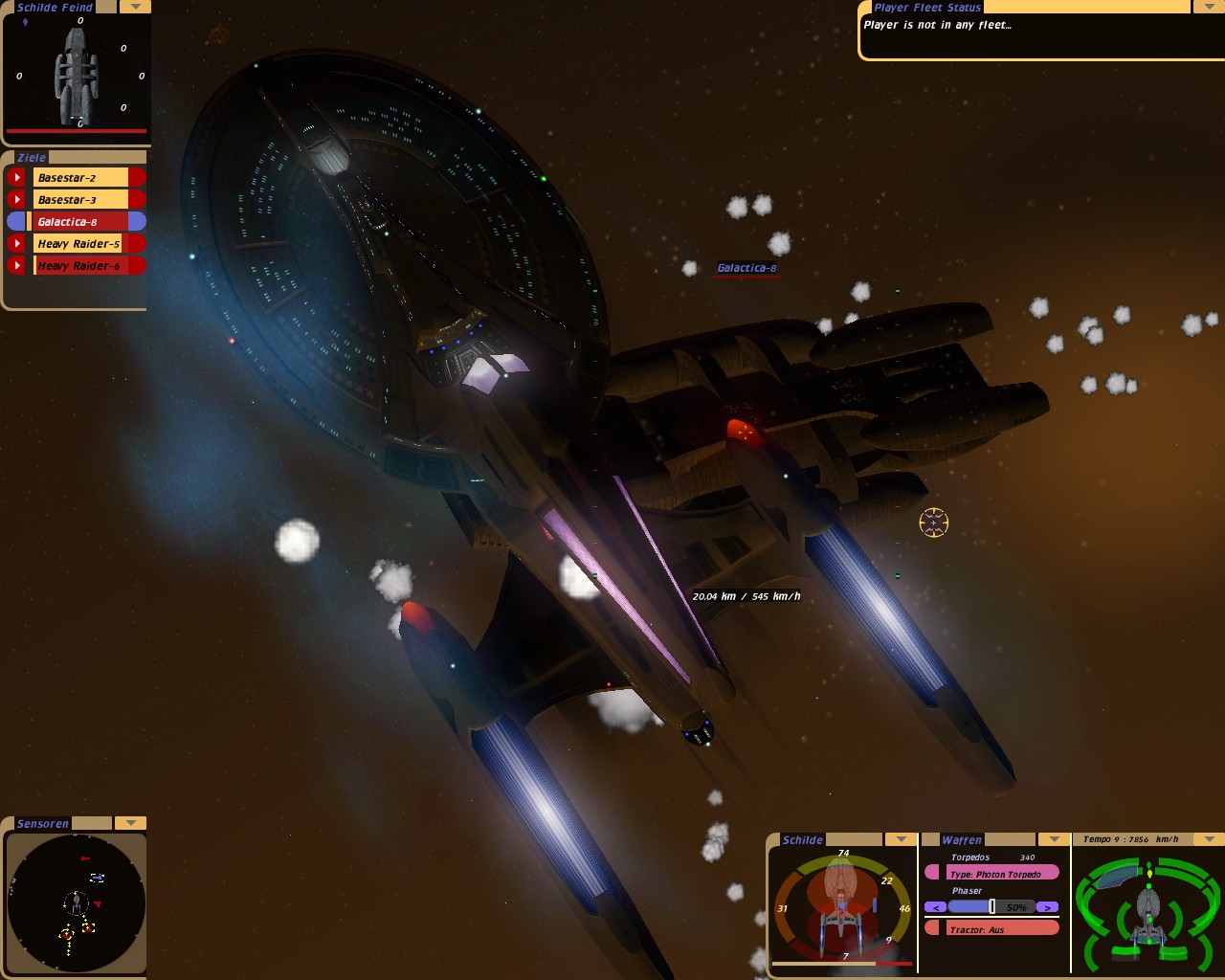The image size is (1225, 980).
Task: Select Heavy Raider-5 as target
Action: point(80,243)
